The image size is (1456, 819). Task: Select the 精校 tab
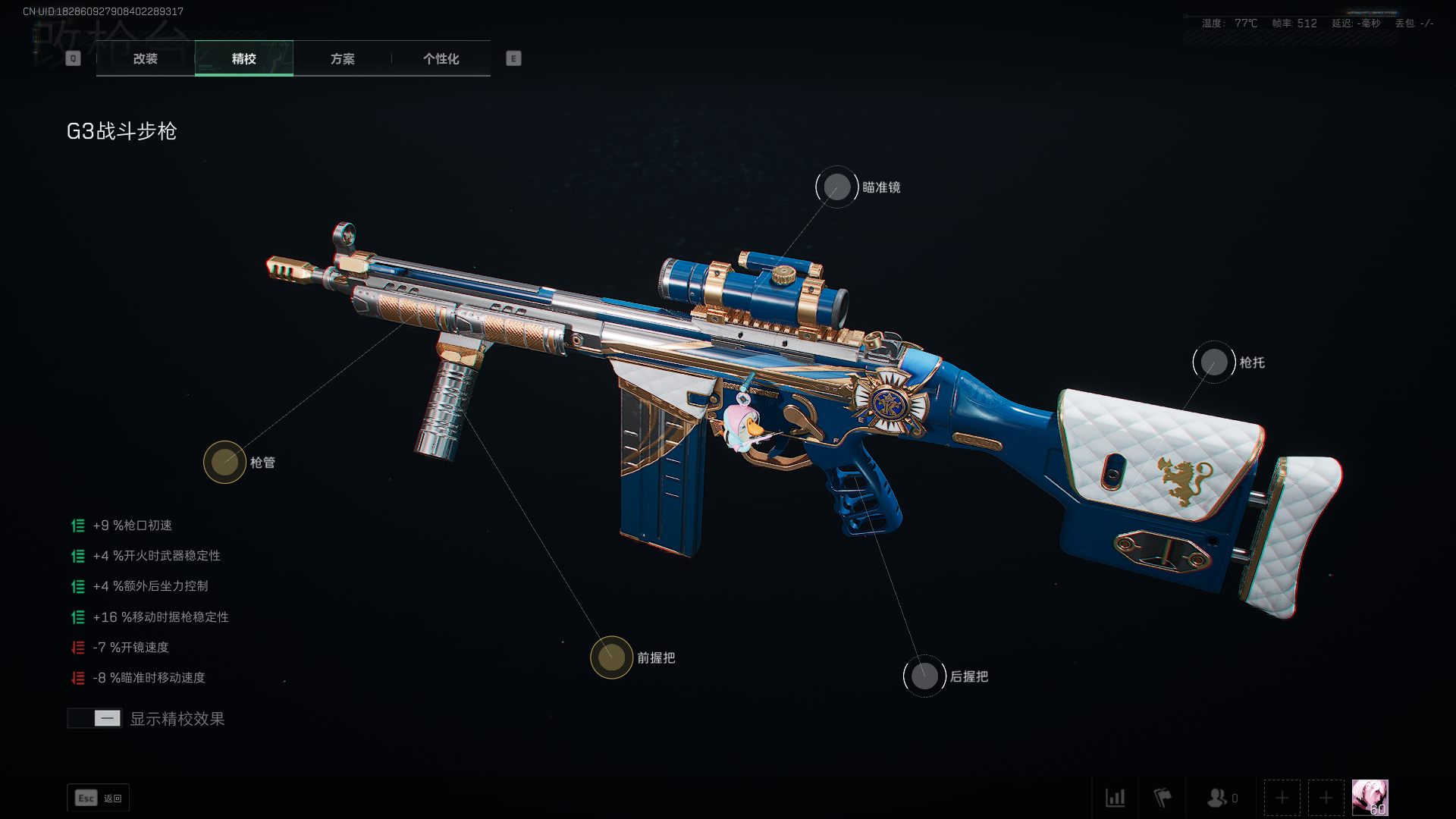pyautogui.click(x=243, y=58)
